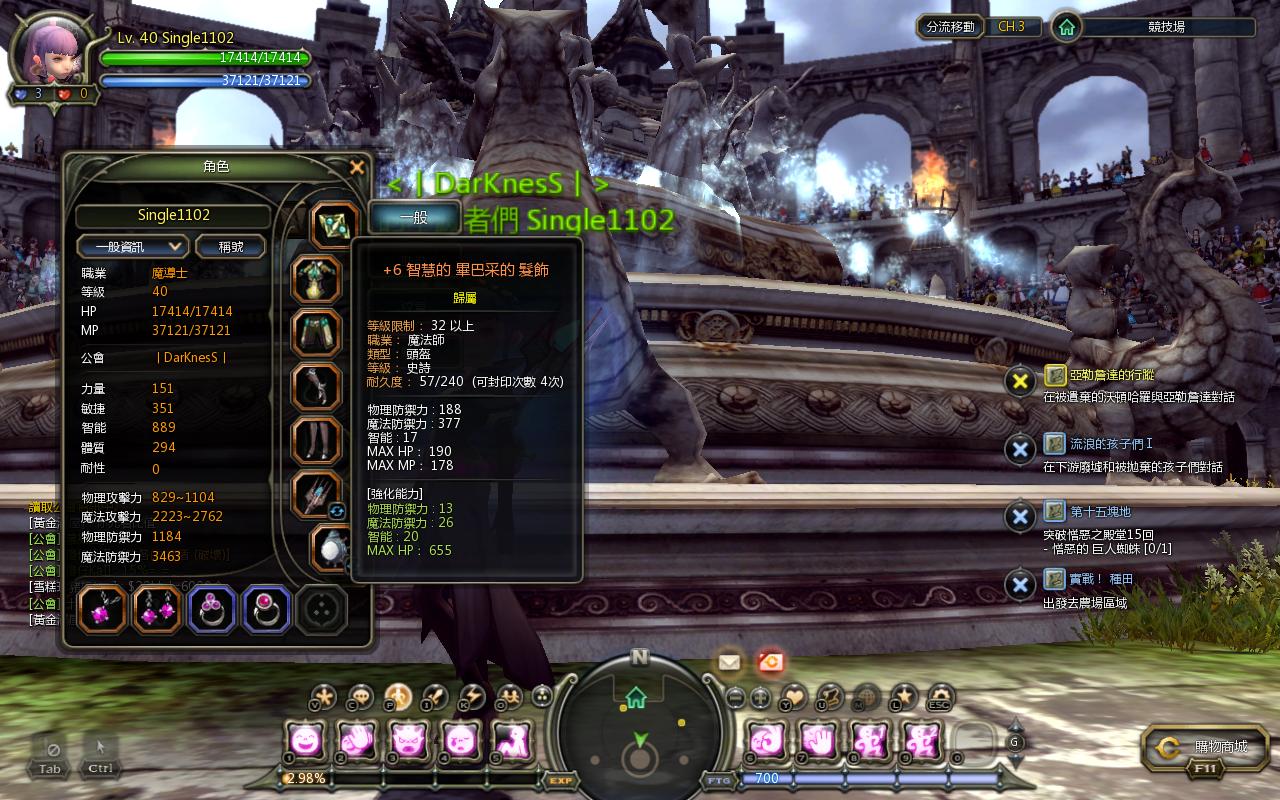Screen dimensions: 1280x800
Task: Select the pants equipment slot
Action: [x=316, y=333]
